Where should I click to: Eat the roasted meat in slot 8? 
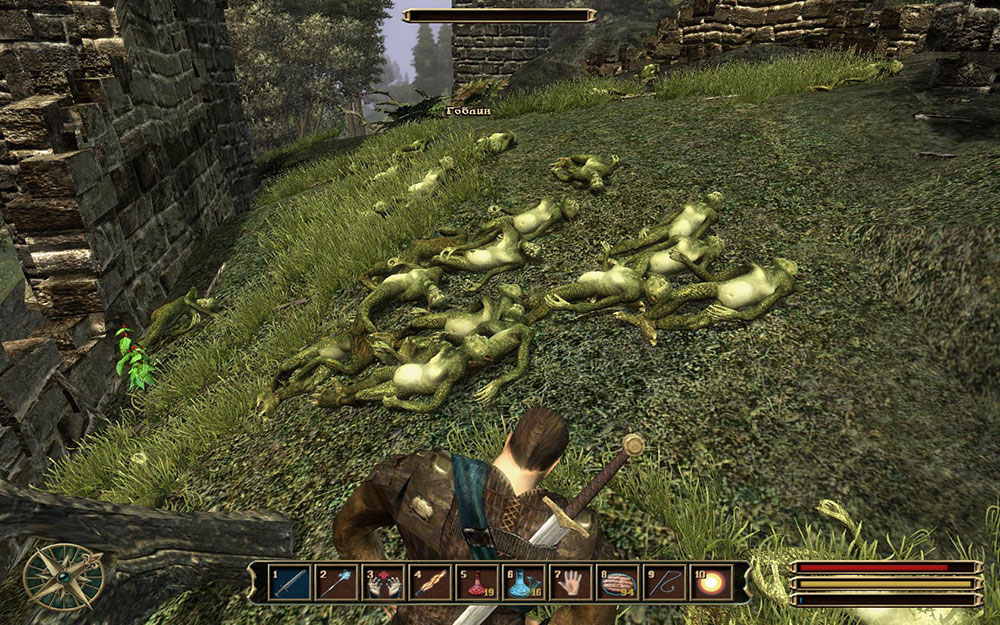[618, 582]
